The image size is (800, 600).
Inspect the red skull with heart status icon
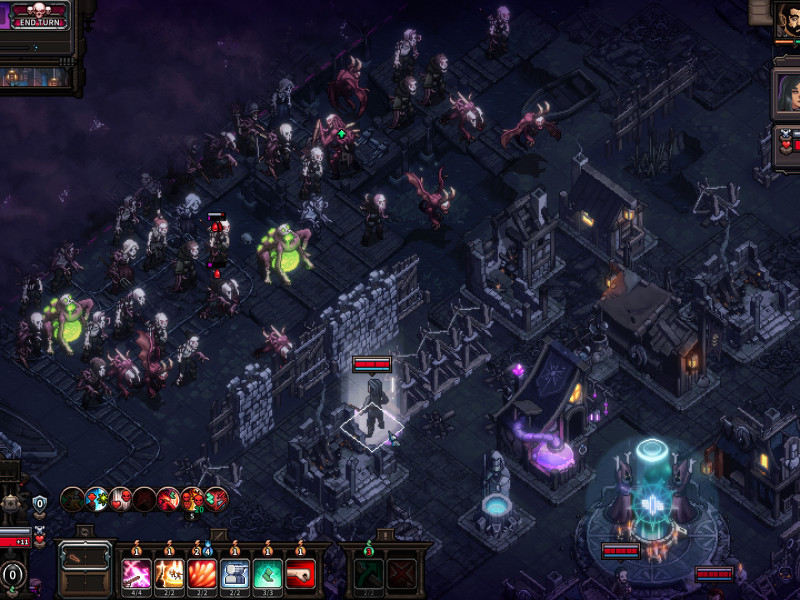pyautogui.click(x=120, y=498)
